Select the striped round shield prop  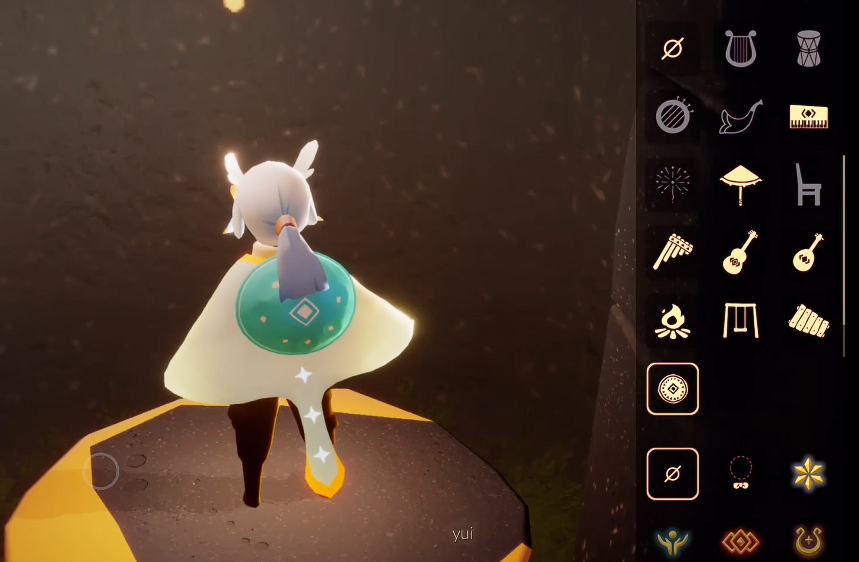point(673,116)
